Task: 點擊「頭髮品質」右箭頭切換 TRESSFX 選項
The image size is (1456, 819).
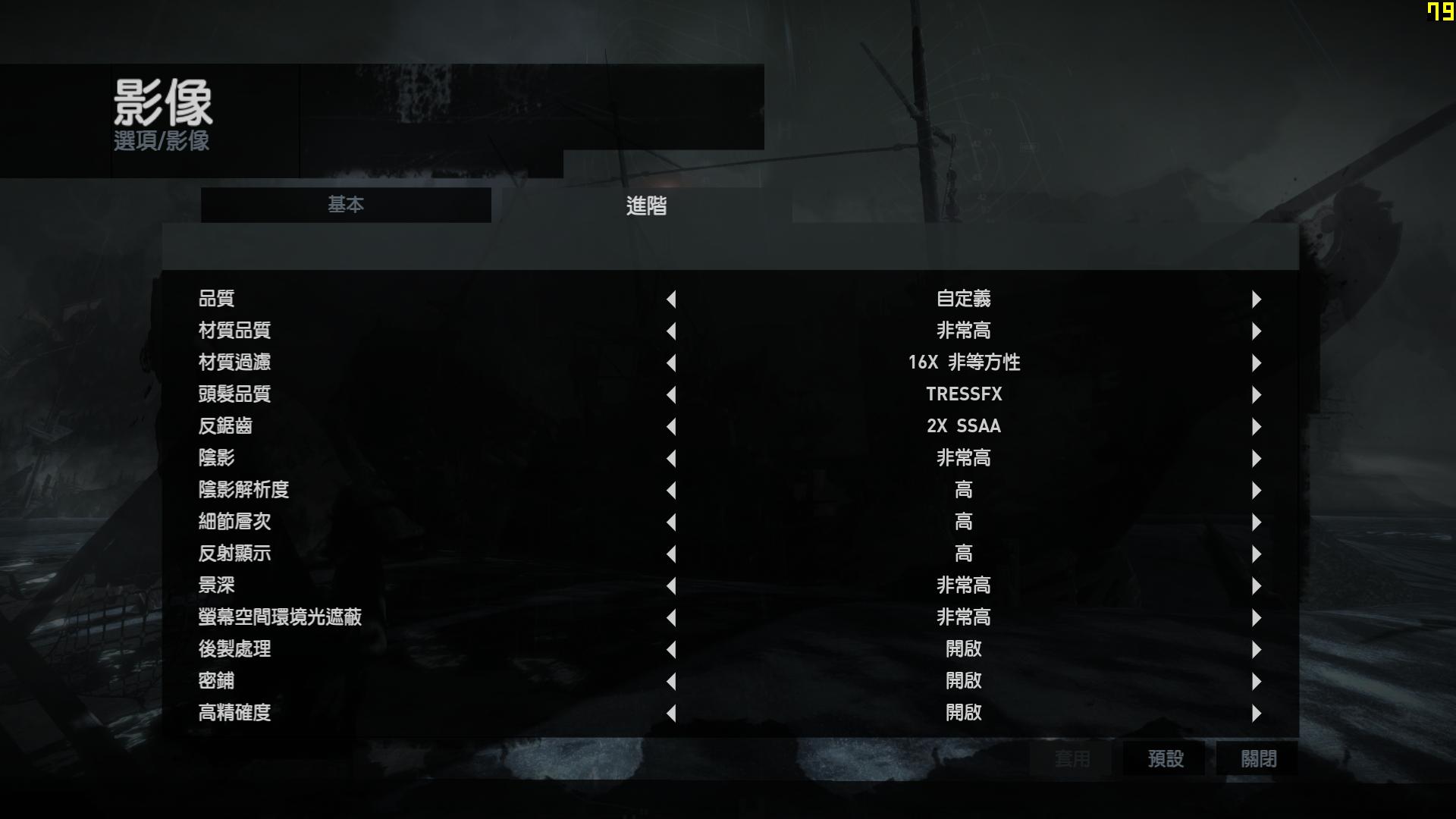Action: click(1257, 394)
